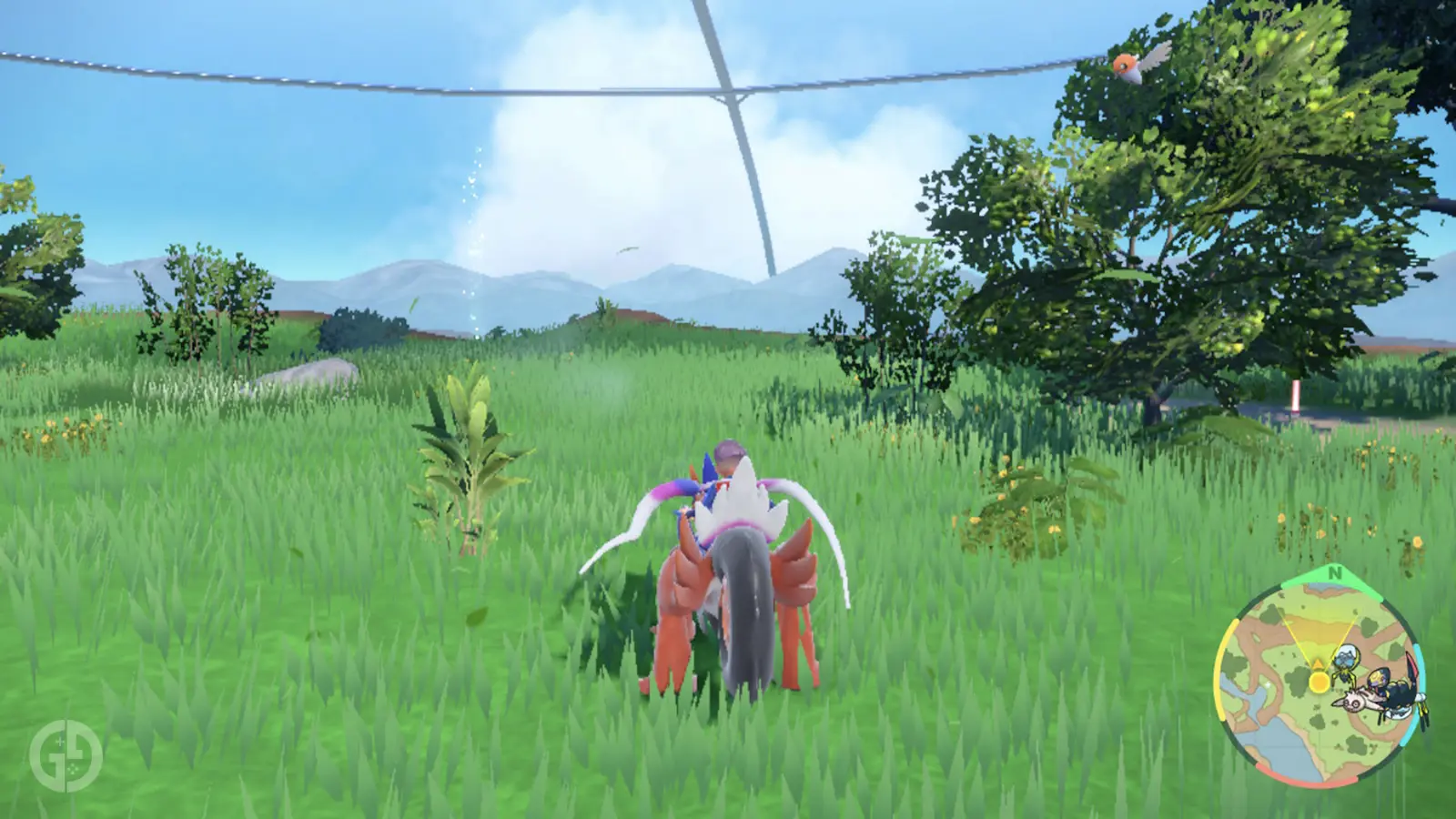This screenshot has height=819, width=1456.
Task: Click the tall green plant in the grass
Action: click(473, 455)
